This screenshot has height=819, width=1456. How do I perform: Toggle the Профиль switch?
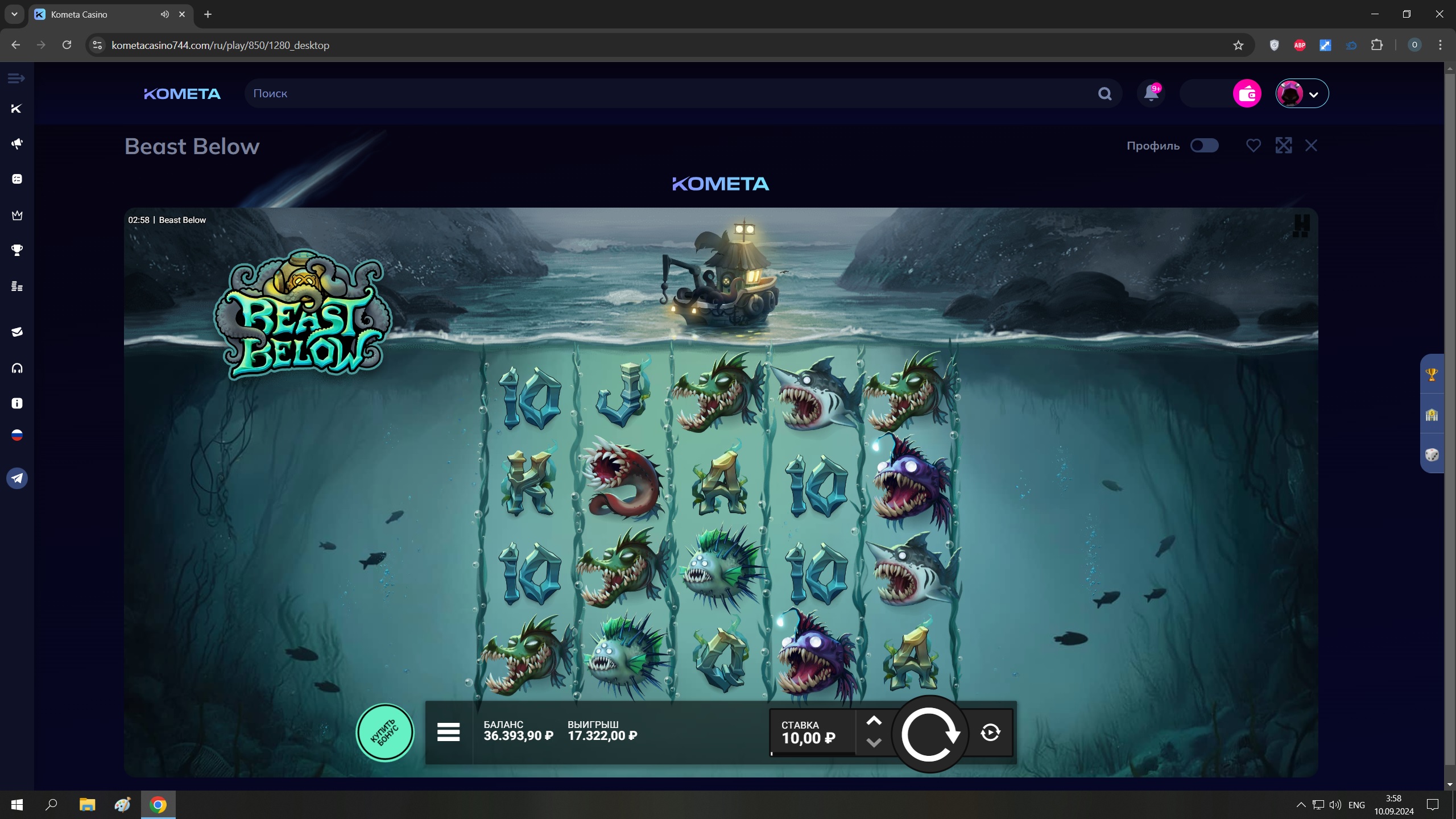[1204, 146]
